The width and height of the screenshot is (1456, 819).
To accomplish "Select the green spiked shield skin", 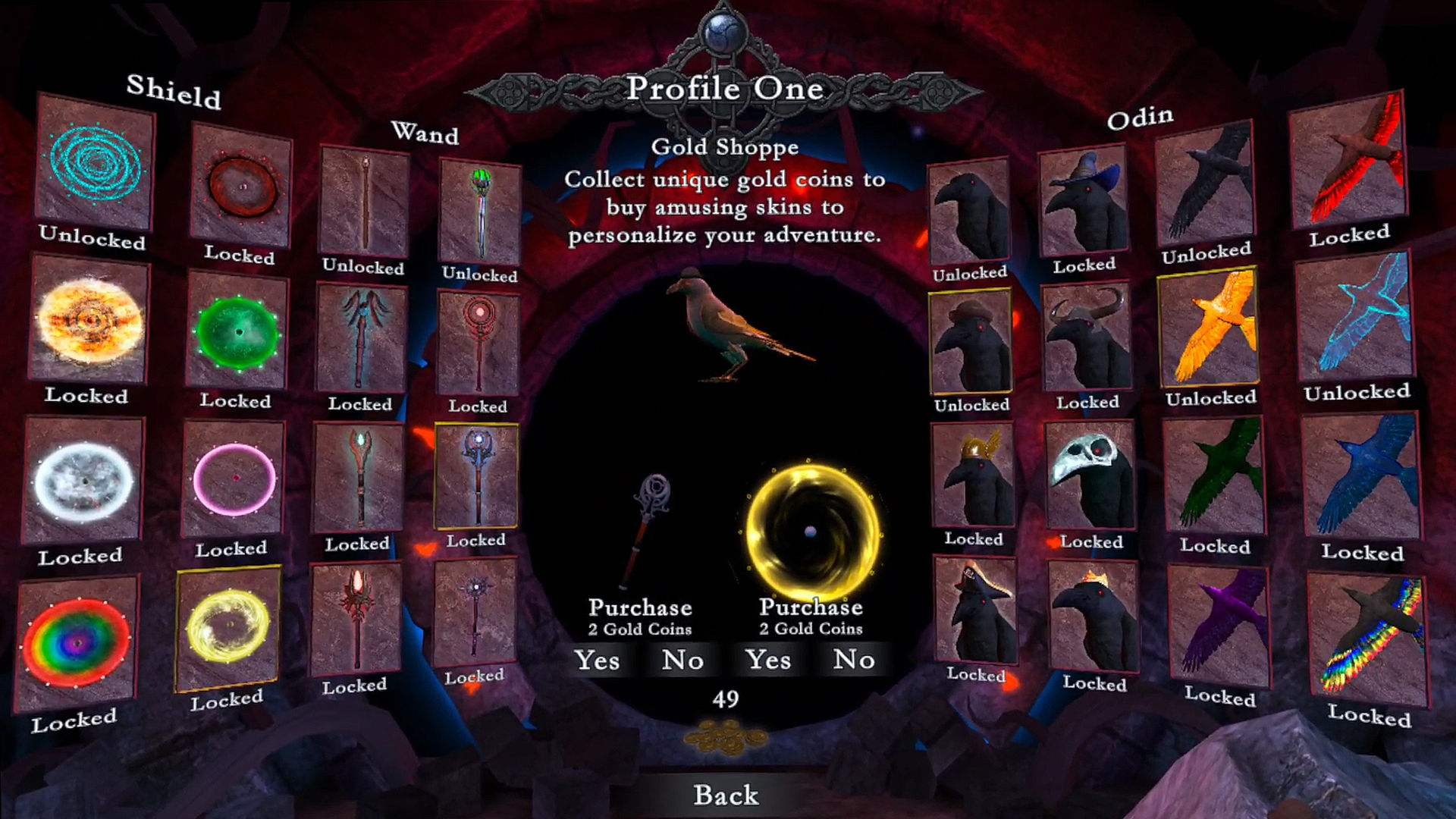I will point(237,331).
